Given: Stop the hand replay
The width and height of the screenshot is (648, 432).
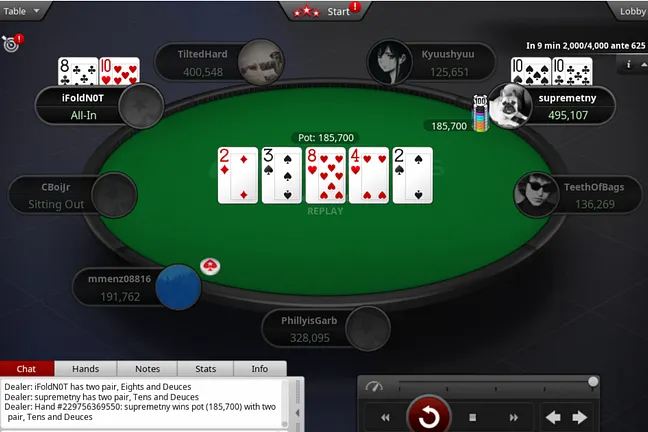Looking at the screenshot, I should (x=473, y=417).
